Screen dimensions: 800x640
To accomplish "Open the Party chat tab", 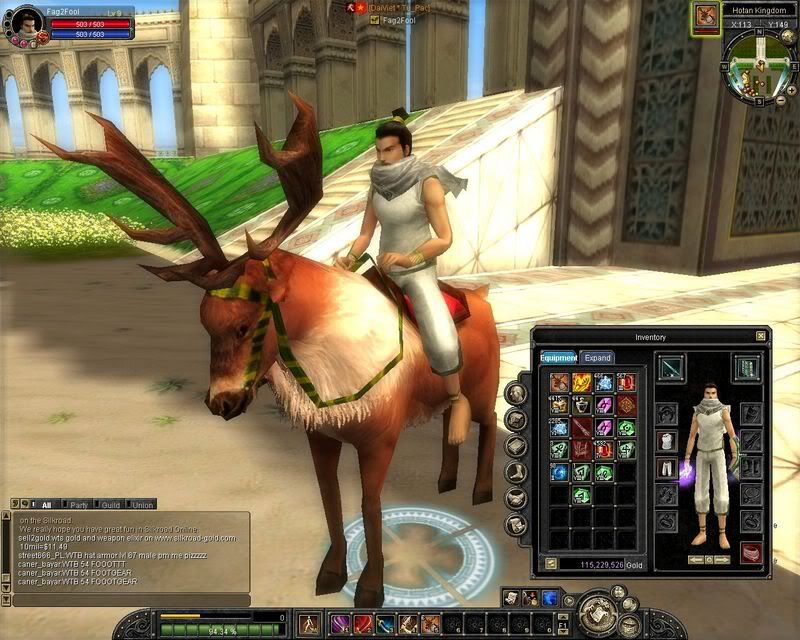I will click(x=78, y=505).
